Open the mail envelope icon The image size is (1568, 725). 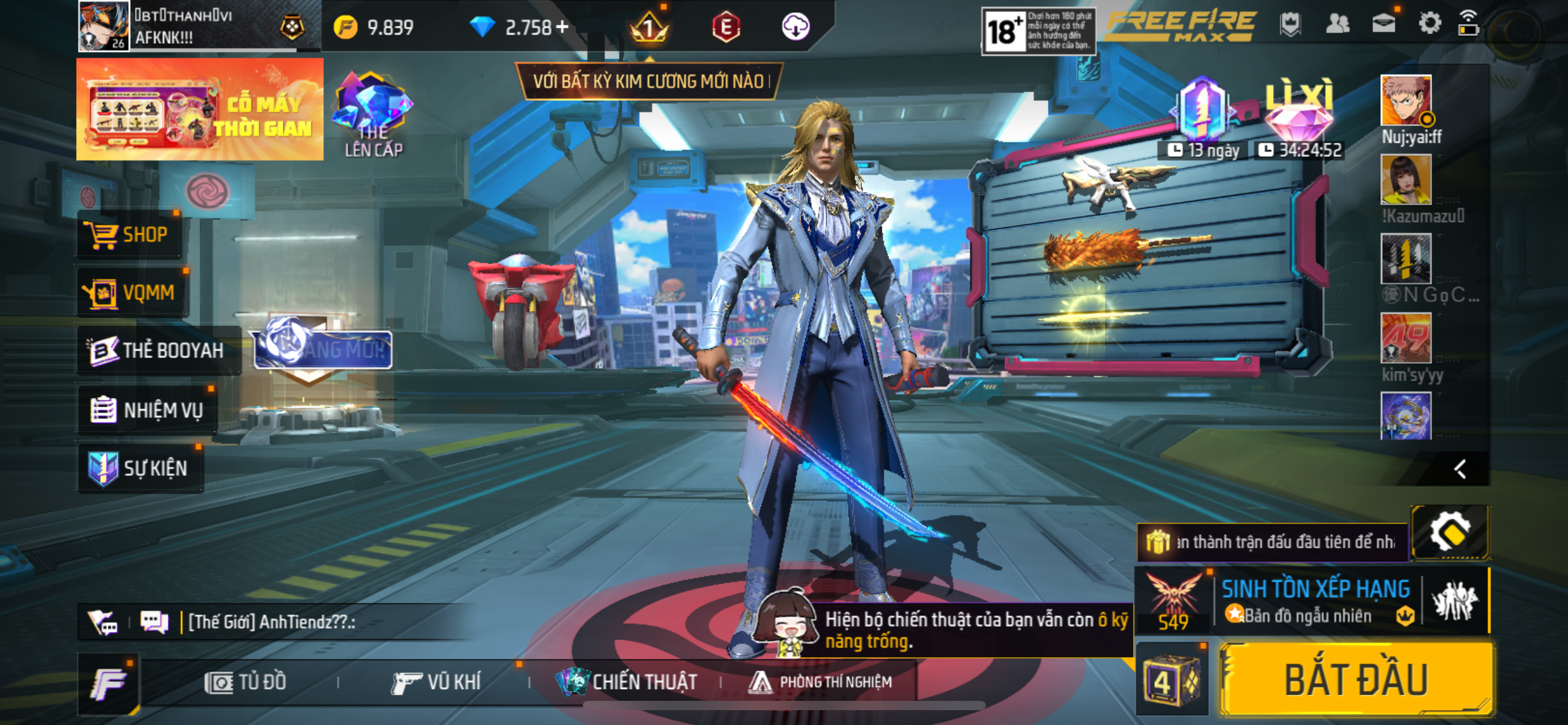[x=1383, y=25]
